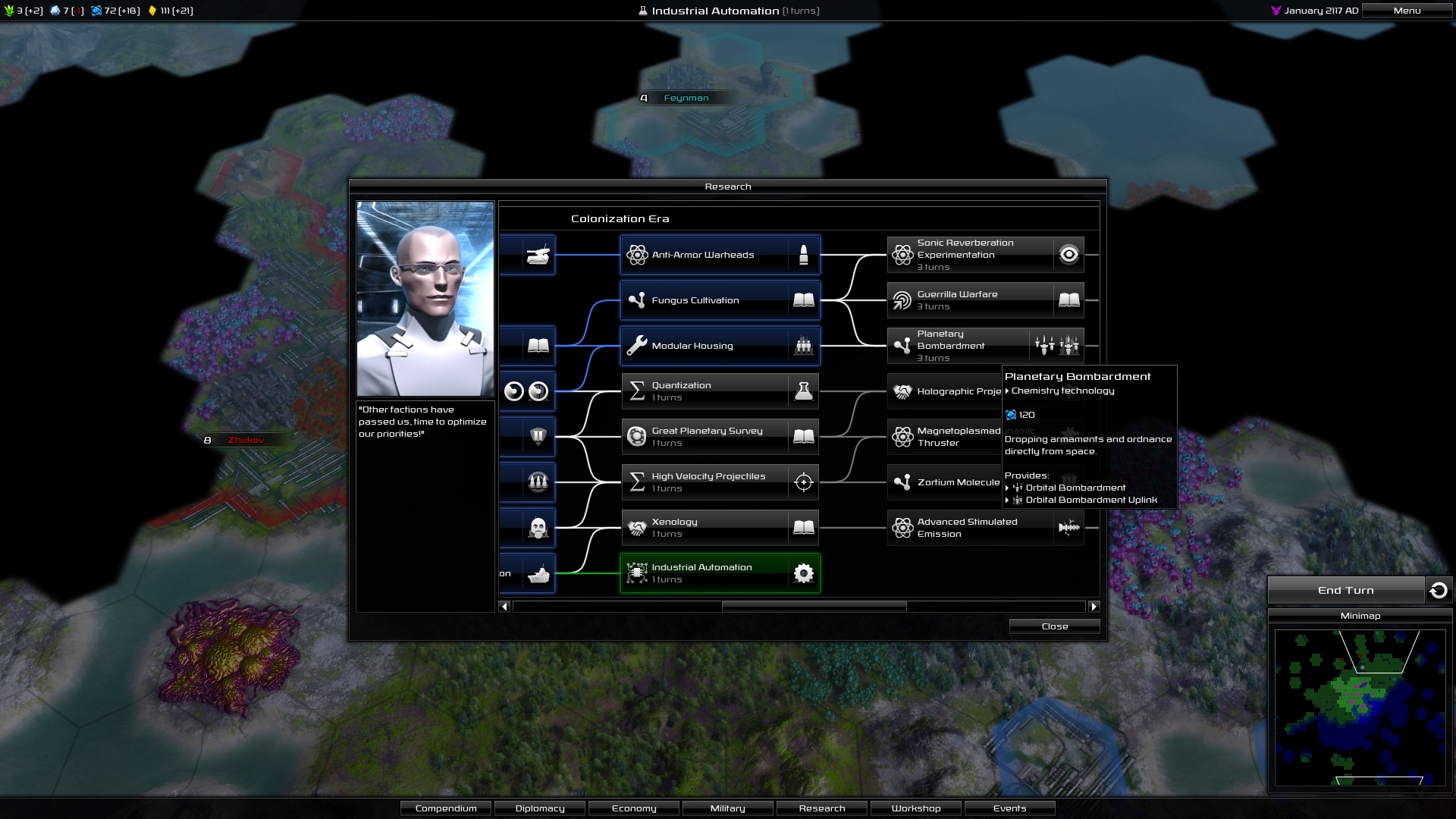Viewport: 1456px width, 819px height.
Task: Click the Fungus Cultivation book icon
Action: 803,300
